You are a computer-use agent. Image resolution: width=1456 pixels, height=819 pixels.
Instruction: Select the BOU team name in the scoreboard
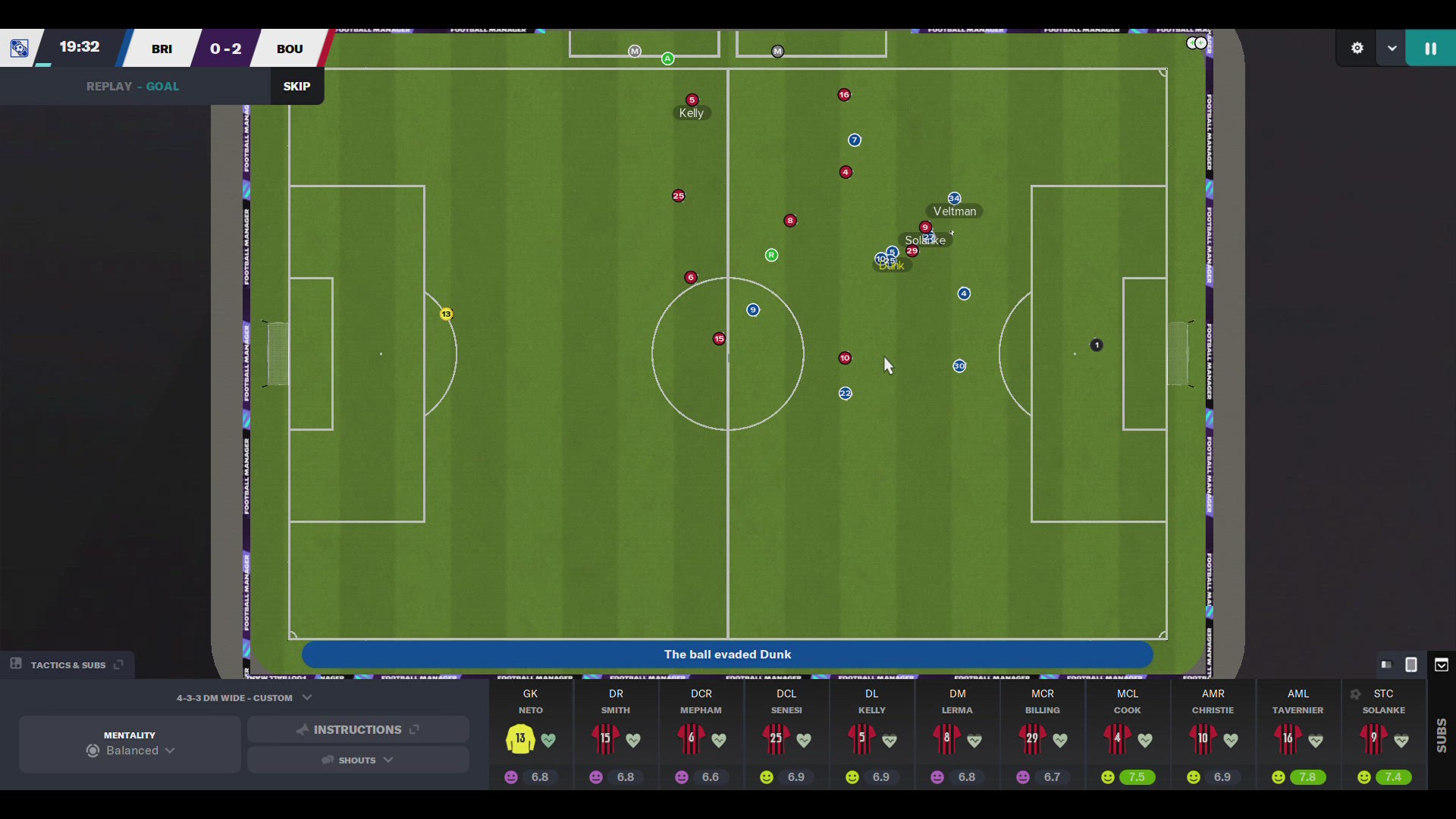[x=289, y=48]
